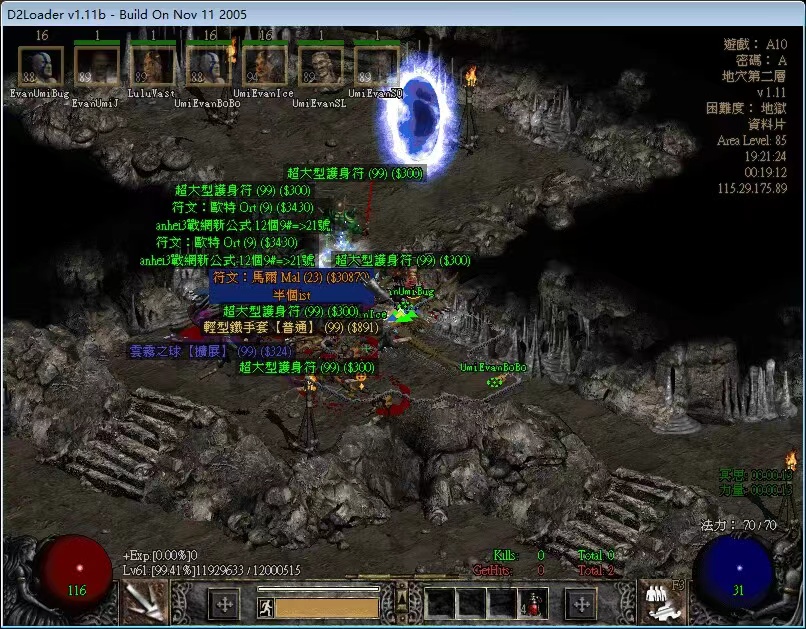Choose the UmiEvanBoBo party portrait
Screen dimensions: 806x629
click(209, 66)
